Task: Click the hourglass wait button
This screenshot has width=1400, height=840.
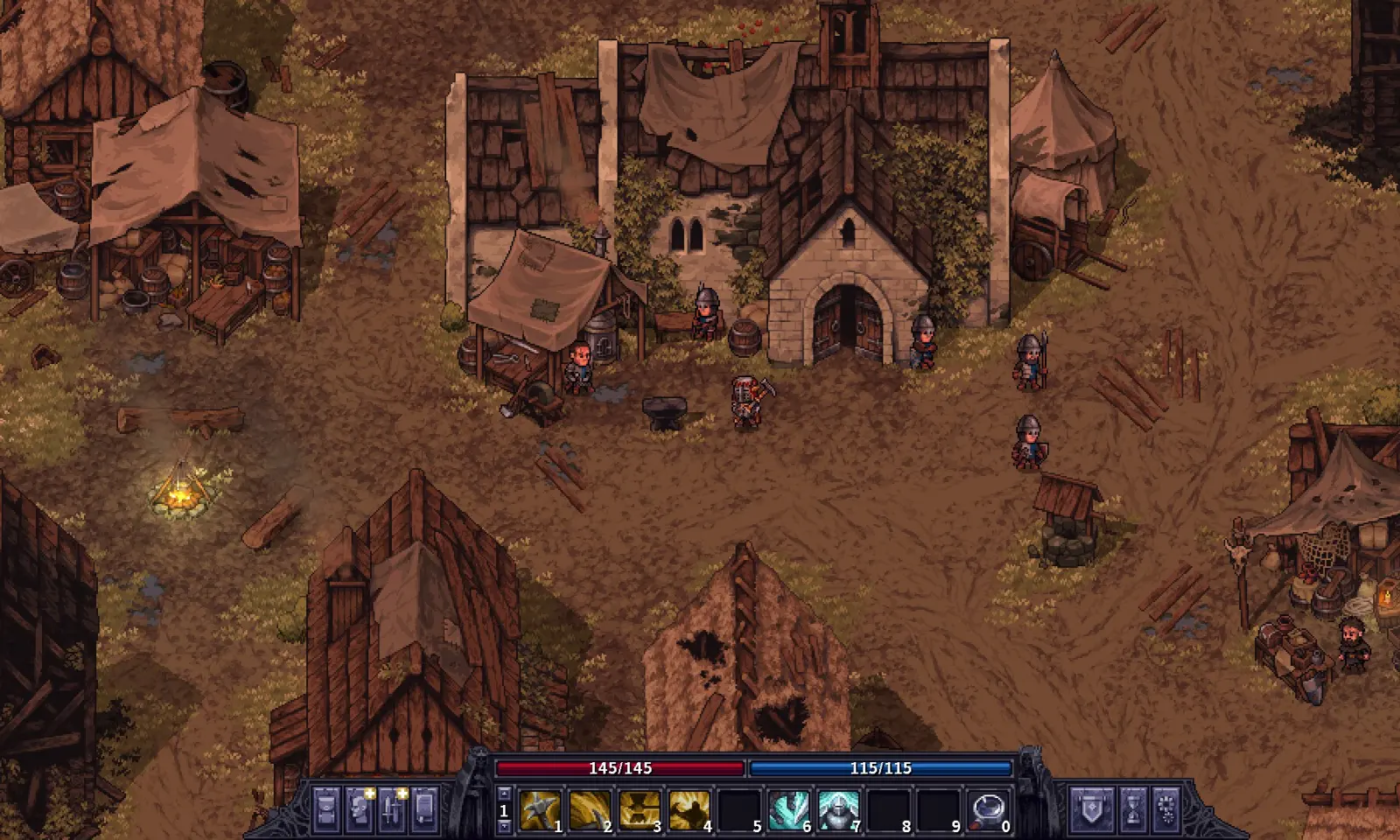Action: tap(1132, 809)
